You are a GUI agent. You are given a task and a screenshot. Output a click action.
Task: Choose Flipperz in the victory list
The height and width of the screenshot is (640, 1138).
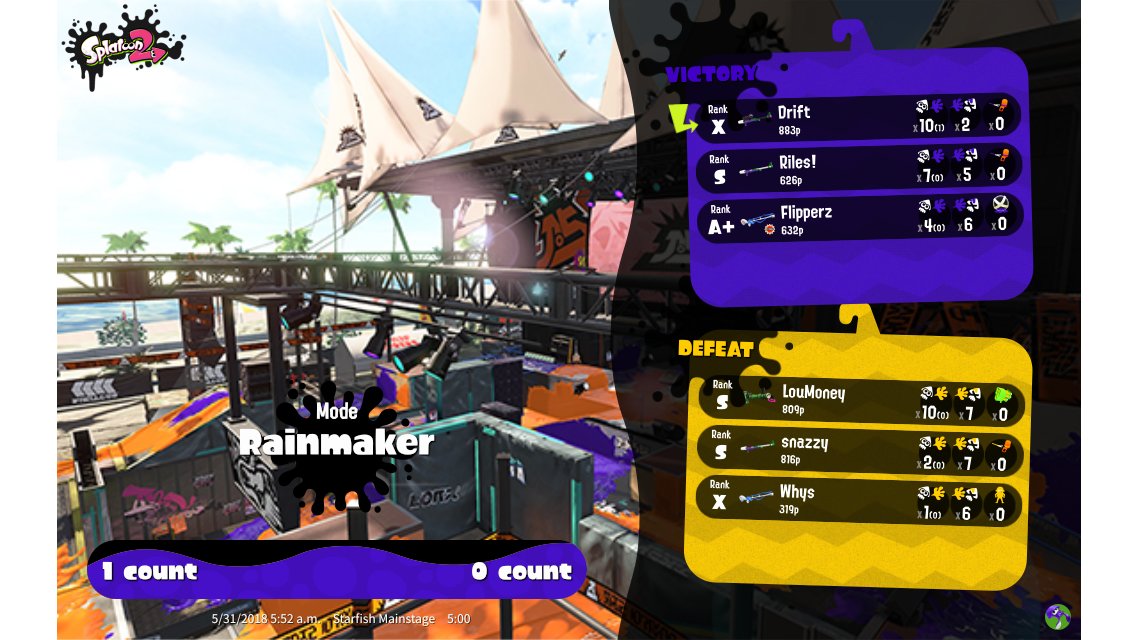point(860,219)
